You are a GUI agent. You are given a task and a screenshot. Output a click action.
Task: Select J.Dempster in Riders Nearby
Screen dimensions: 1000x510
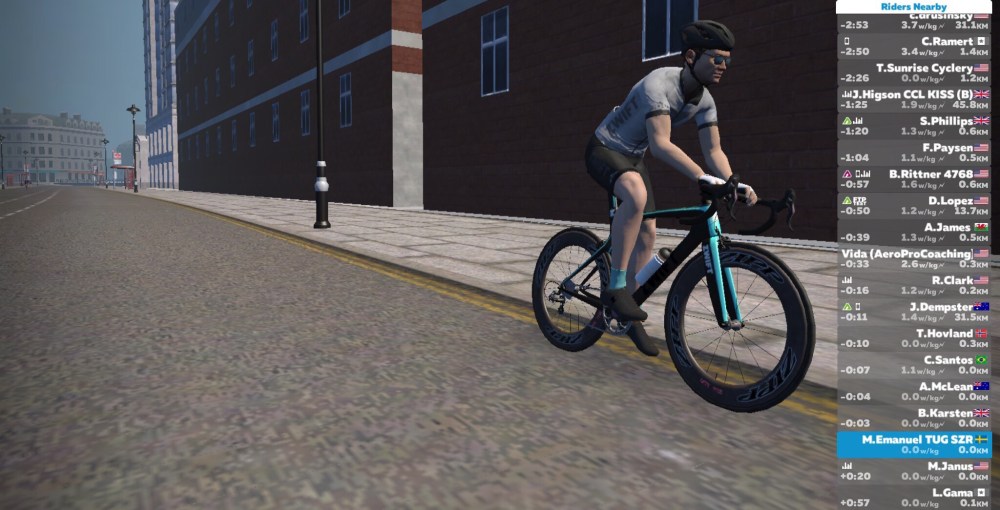(x=915, y=312)
